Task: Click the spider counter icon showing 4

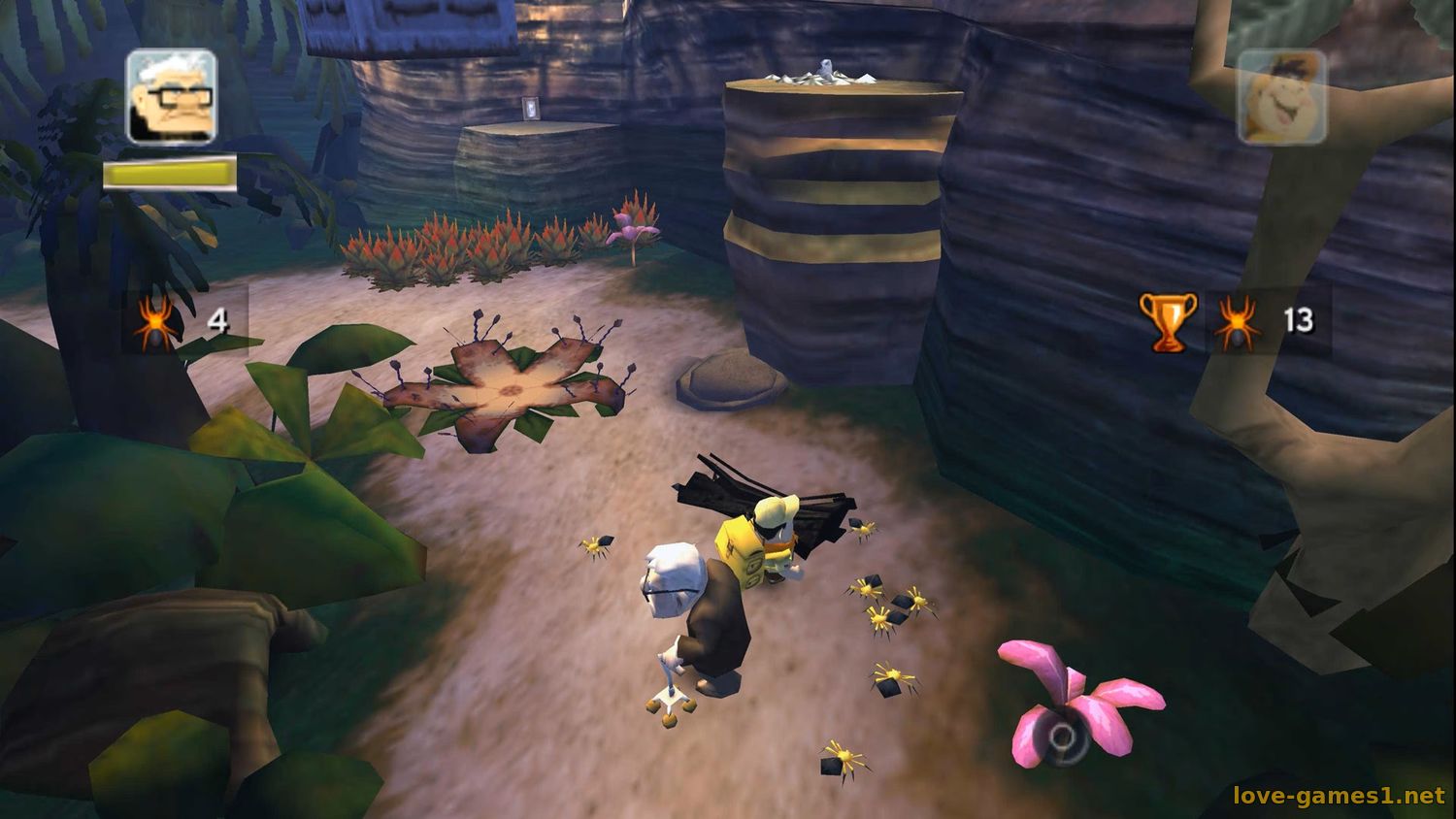Action: (x=154, y=322)
